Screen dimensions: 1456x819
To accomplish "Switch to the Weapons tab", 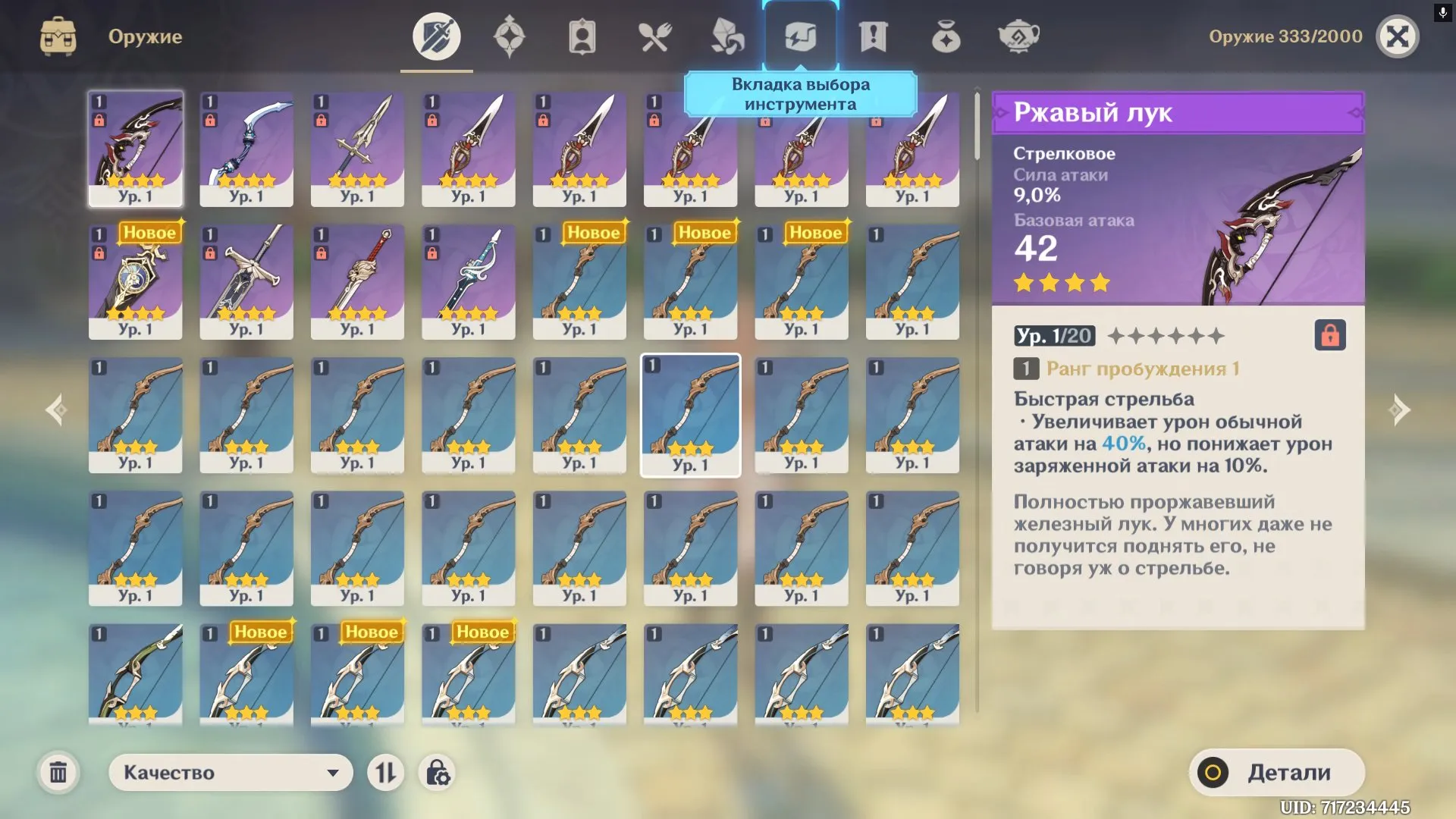I will click(x=436, y=34).
